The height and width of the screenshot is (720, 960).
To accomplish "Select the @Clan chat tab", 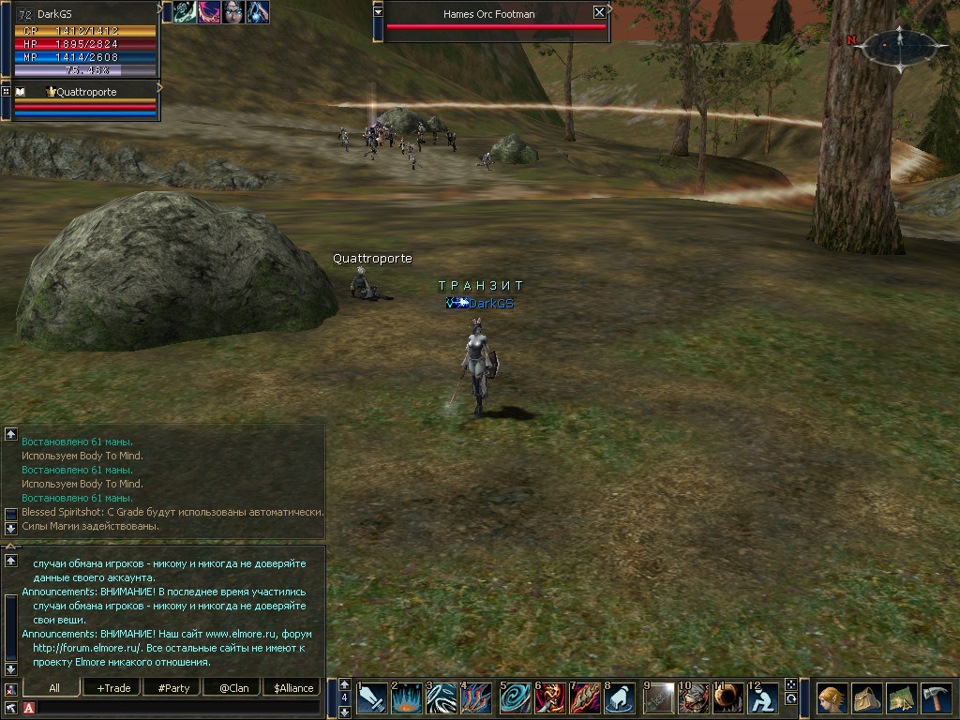I will pyautogui.click(x=231, y=688).
